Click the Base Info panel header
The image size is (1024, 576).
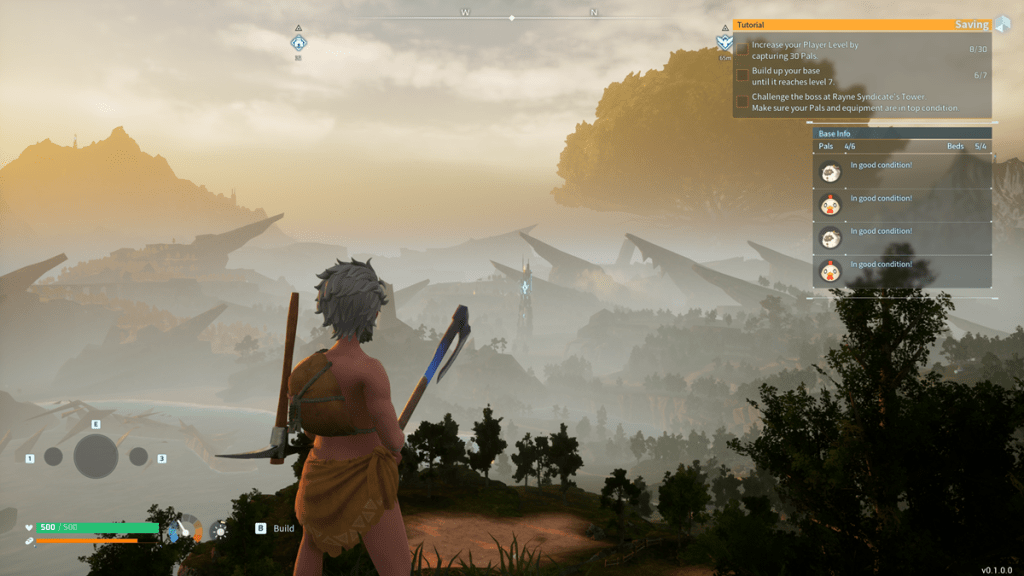tap(902, 133)
